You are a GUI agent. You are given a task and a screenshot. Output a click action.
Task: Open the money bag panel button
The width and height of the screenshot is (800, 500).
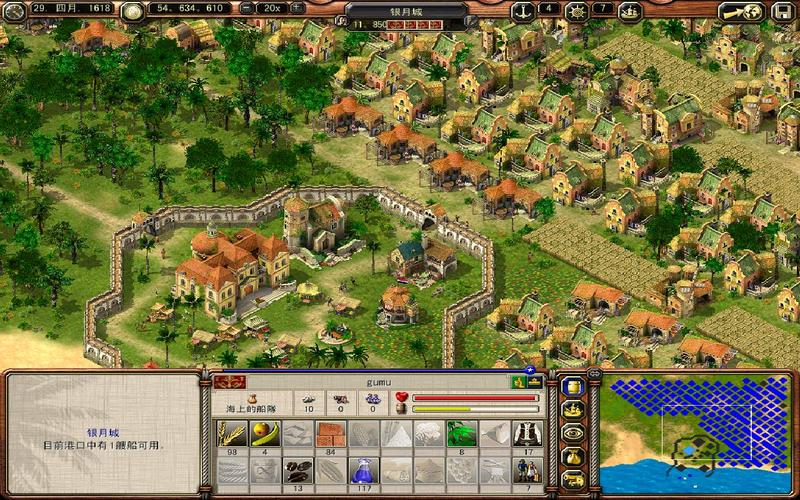(573, 456)
